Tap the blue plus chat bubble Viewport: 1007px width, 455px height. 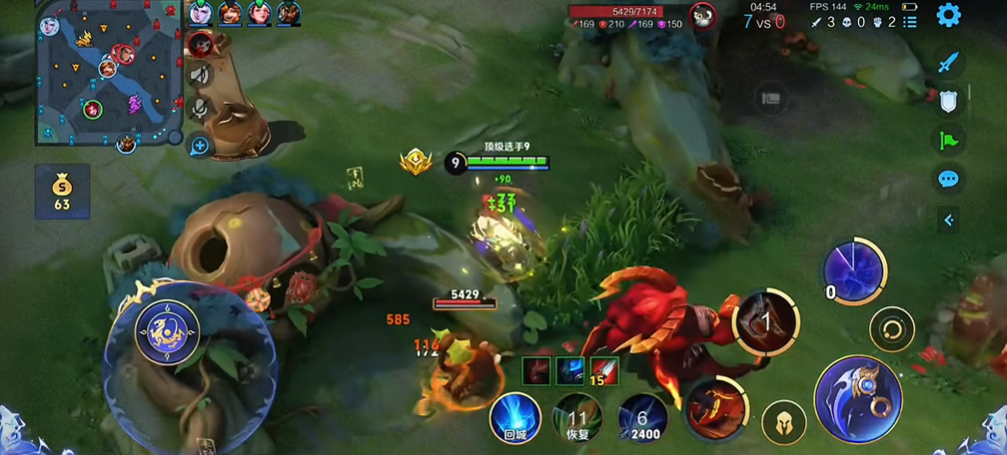(x=200, y=146)
